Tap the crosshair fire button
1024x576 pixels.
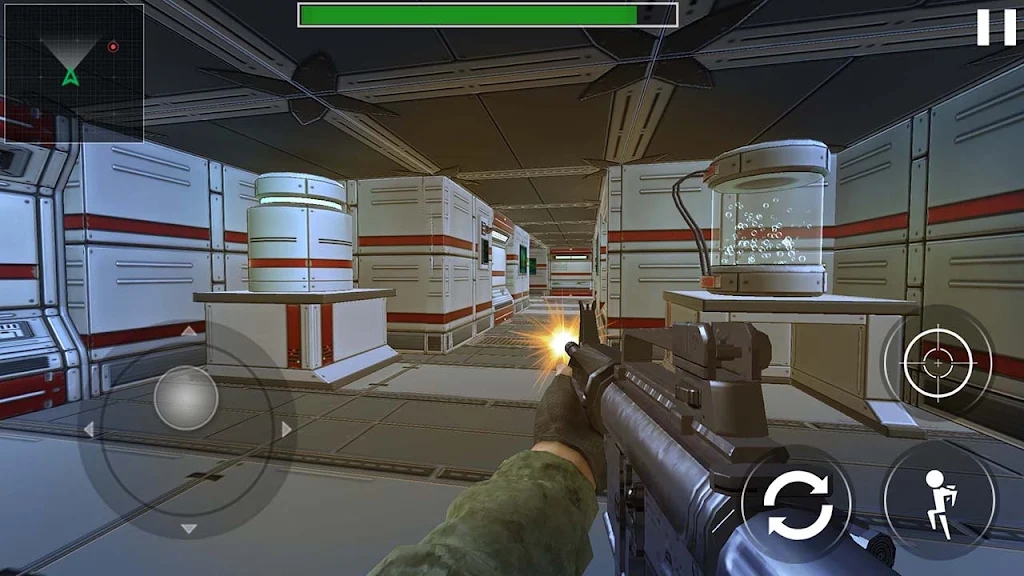(x=937, y=360)
